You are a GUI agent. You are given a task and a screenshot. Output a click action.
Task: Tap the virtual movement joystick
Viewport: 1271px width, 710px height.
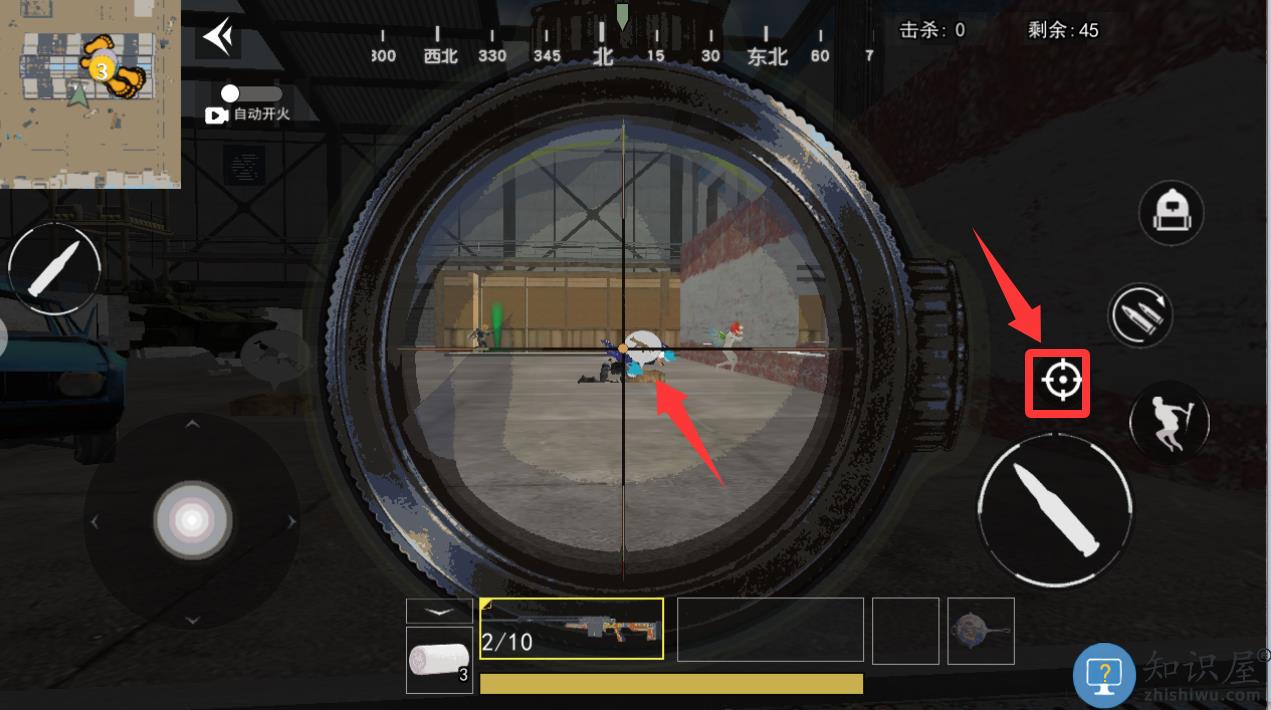pos(192,520)
